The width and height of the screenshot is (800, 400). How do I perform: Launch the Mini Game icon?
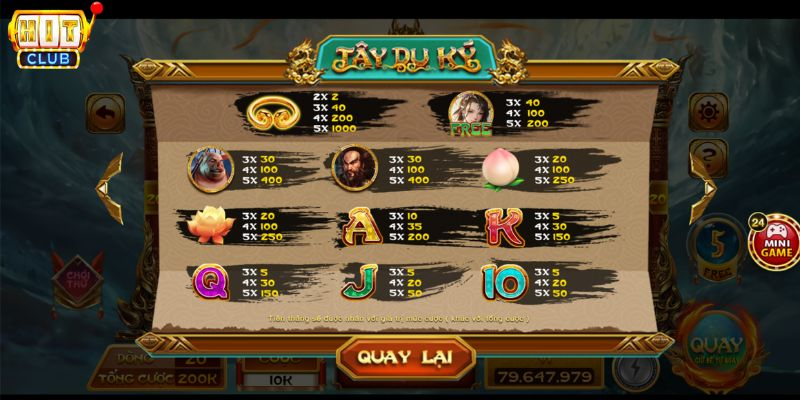[x=773, y=241]
